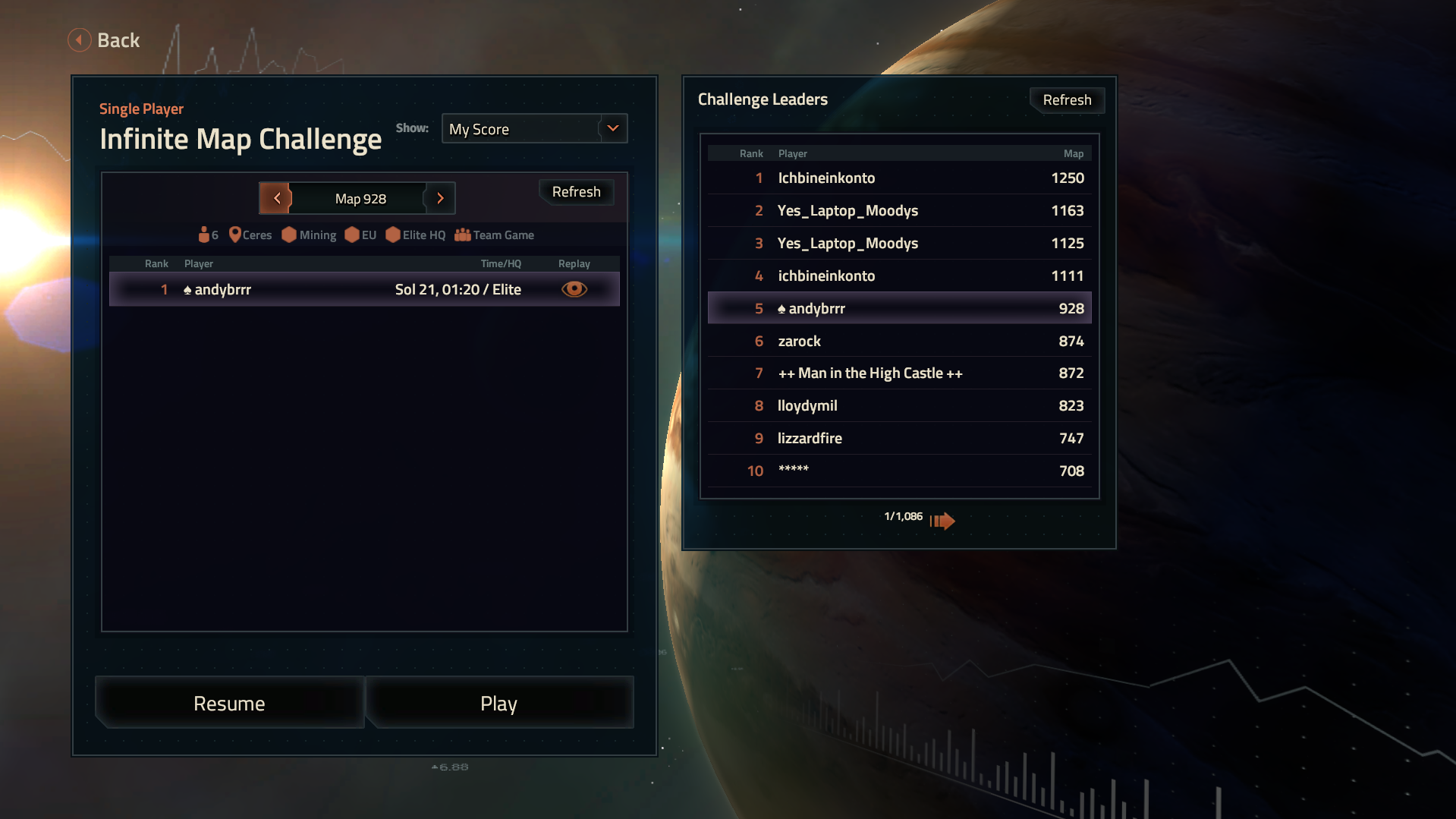
Task: Go back to the previous menu
Action: [x=104, y=40]
